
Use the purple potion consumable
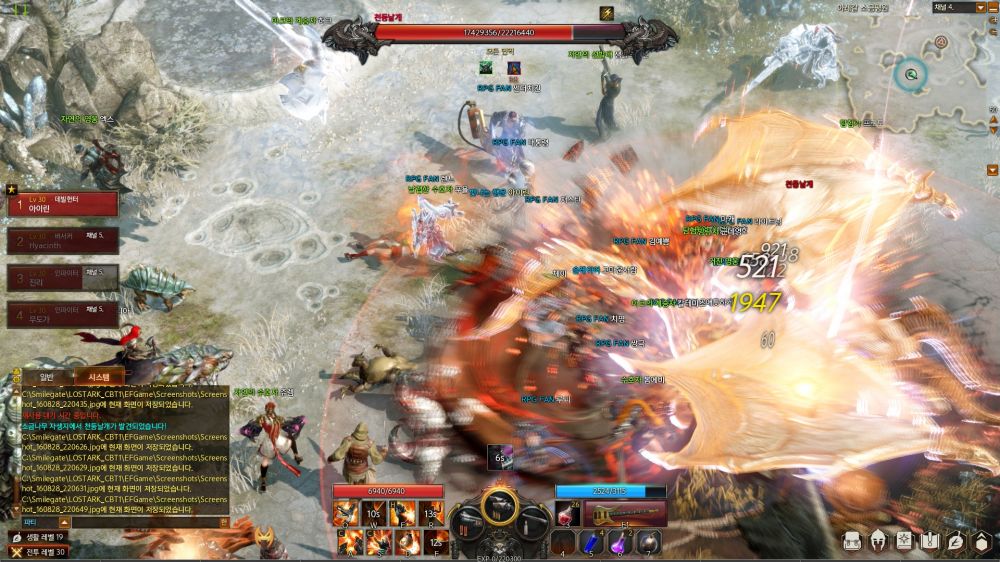click(620, 542)
